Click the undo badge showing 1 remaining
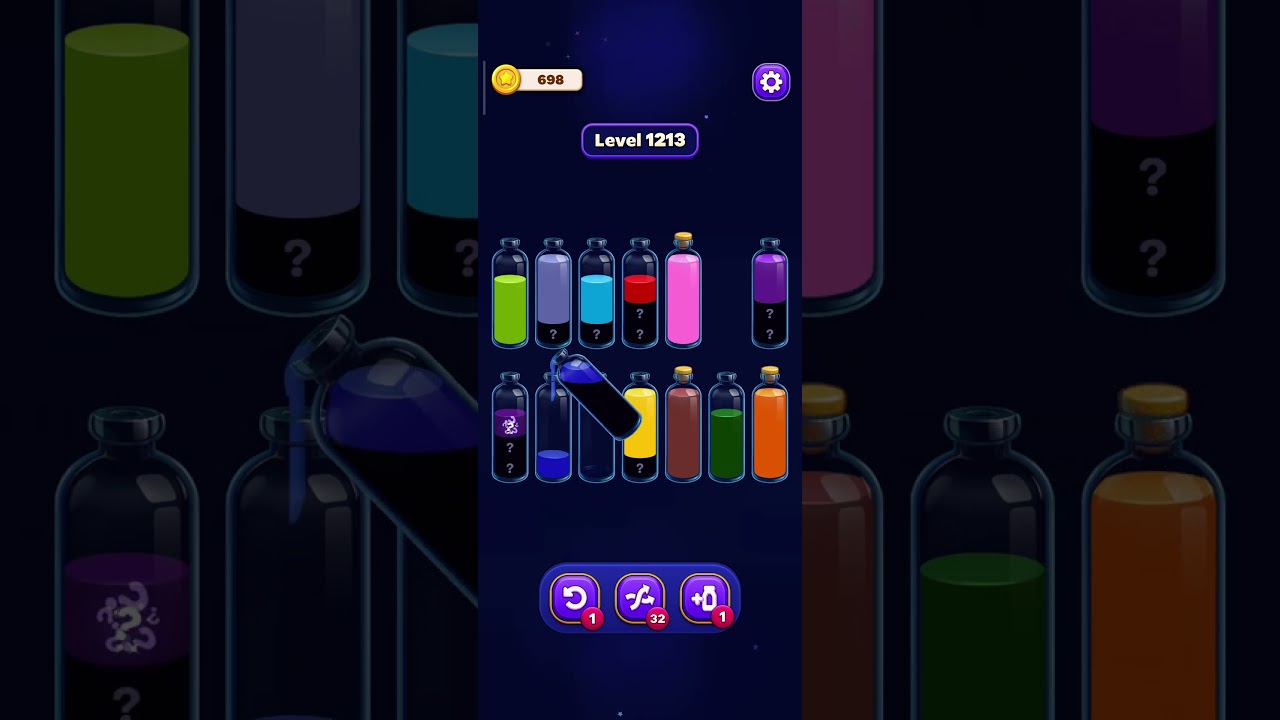1280x720 pixels. (x=591, y=618)
